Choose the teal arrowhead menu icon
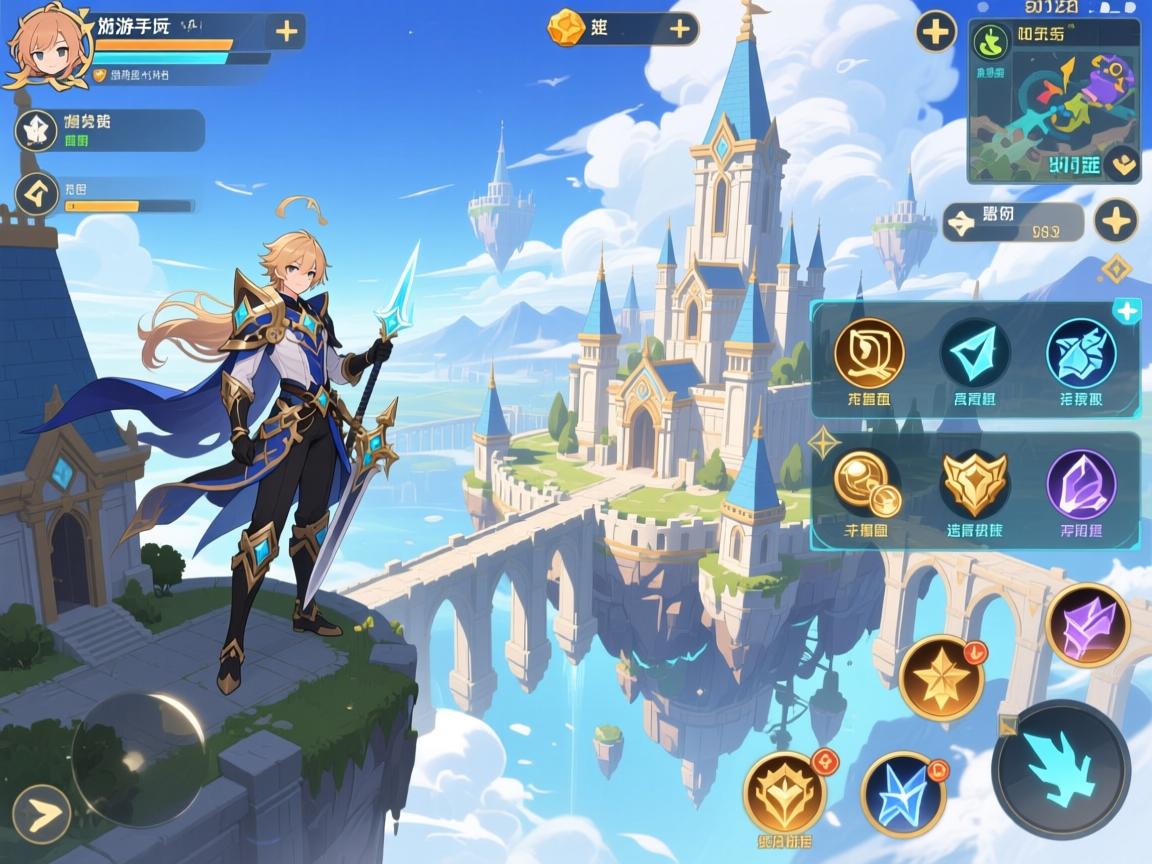Viewport: 1152px width, 864px height. [x=975, y=353]
